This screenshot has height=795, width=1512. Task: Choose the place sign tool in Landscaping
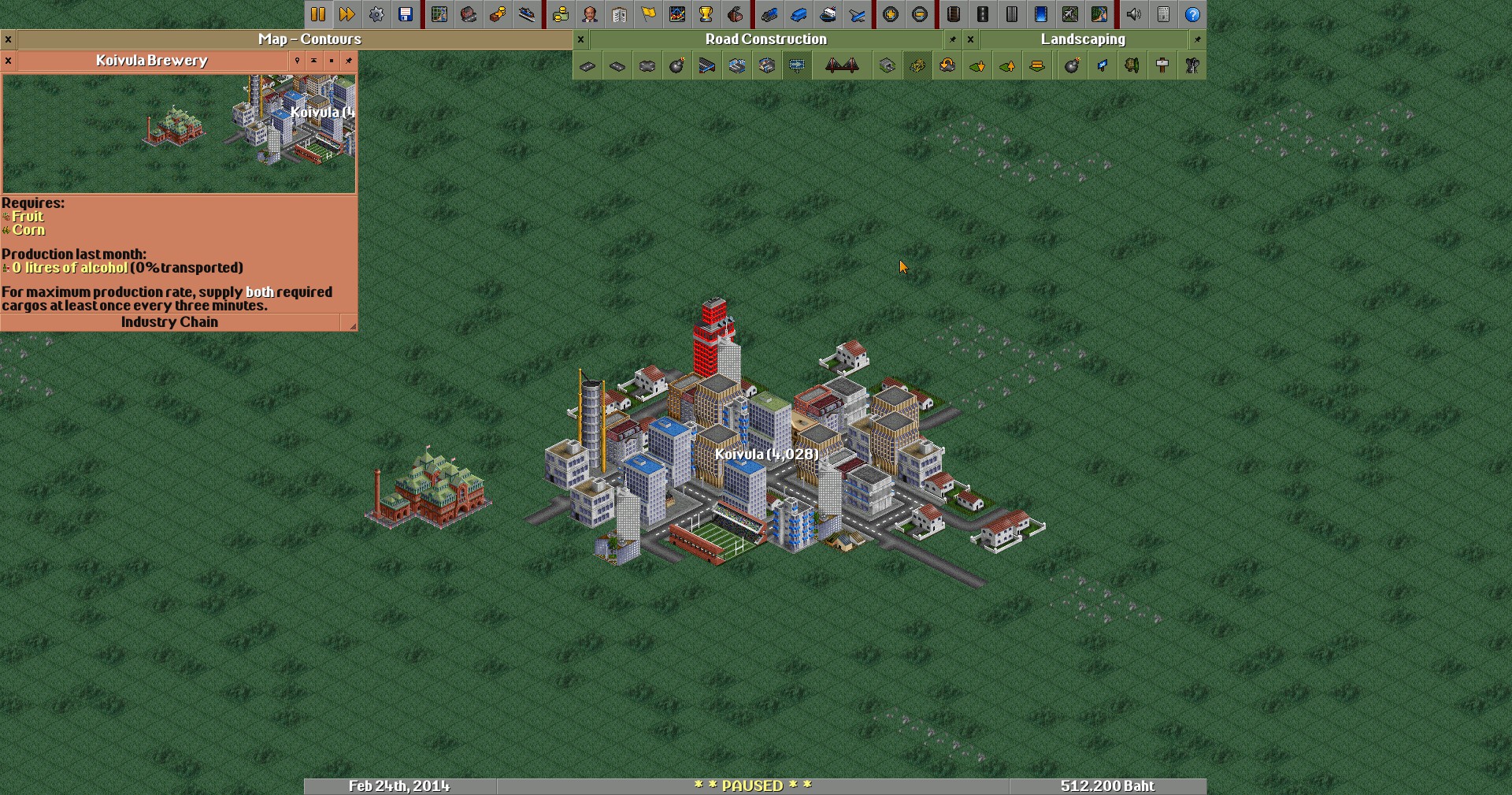[x=1162, y=66]
